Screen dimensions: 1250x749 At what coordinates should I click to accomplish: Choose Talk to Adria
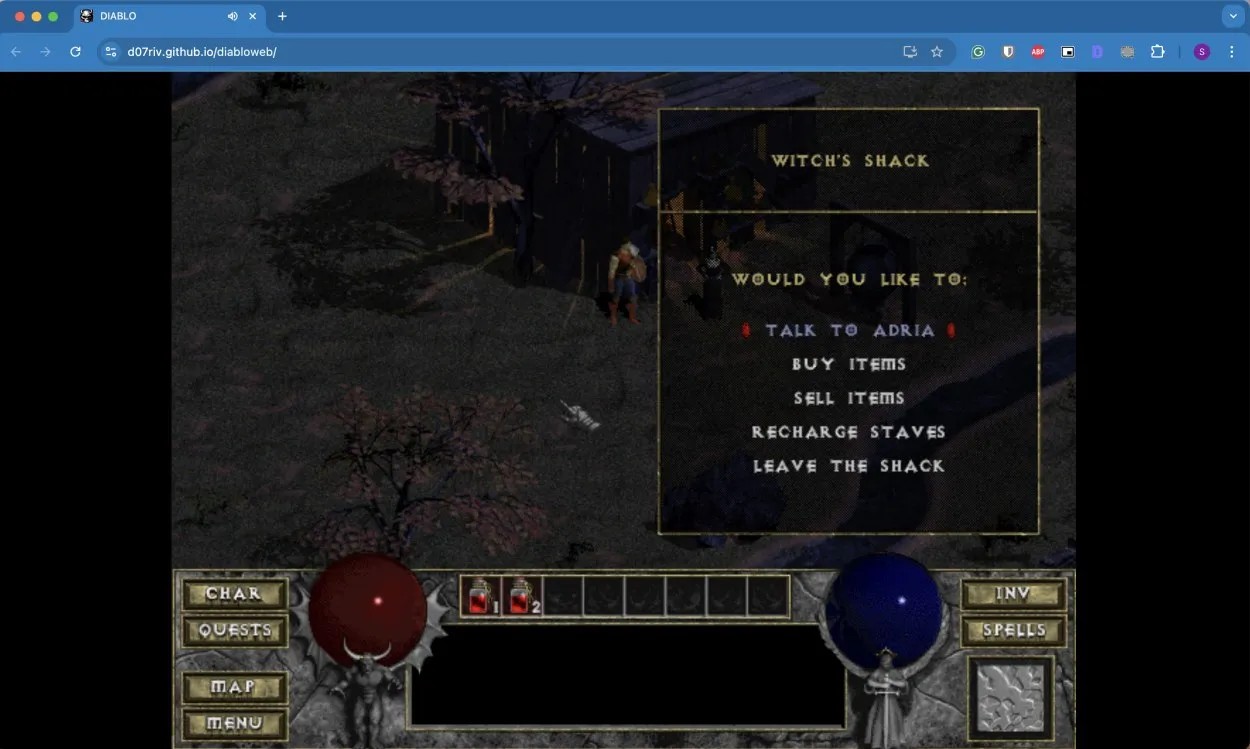pyautogui.click(x=849, y=330)
